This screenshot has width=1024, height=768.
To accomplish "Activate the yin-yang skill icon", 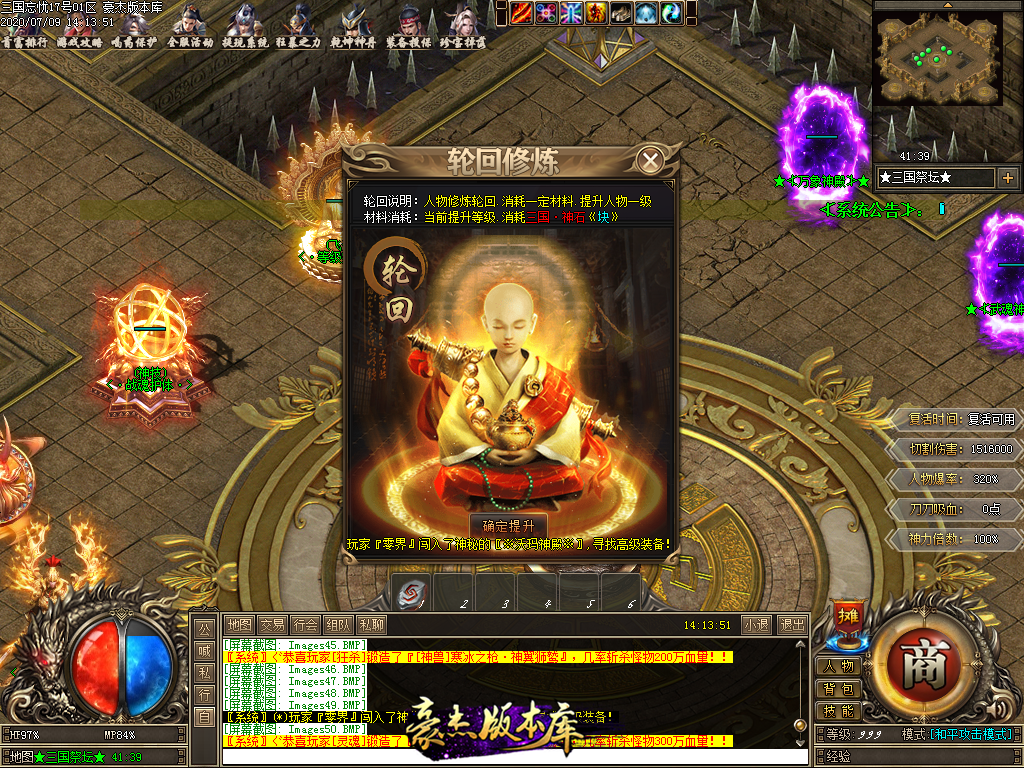I will (x=695, y=12).
